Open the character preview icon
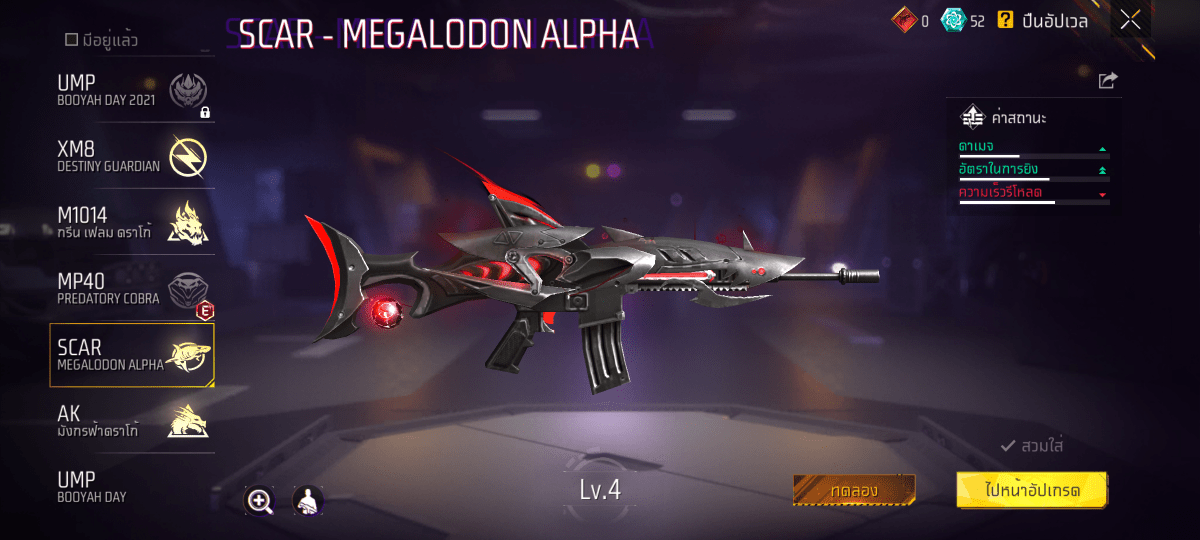1200x540 pixels. pos(307,501)
